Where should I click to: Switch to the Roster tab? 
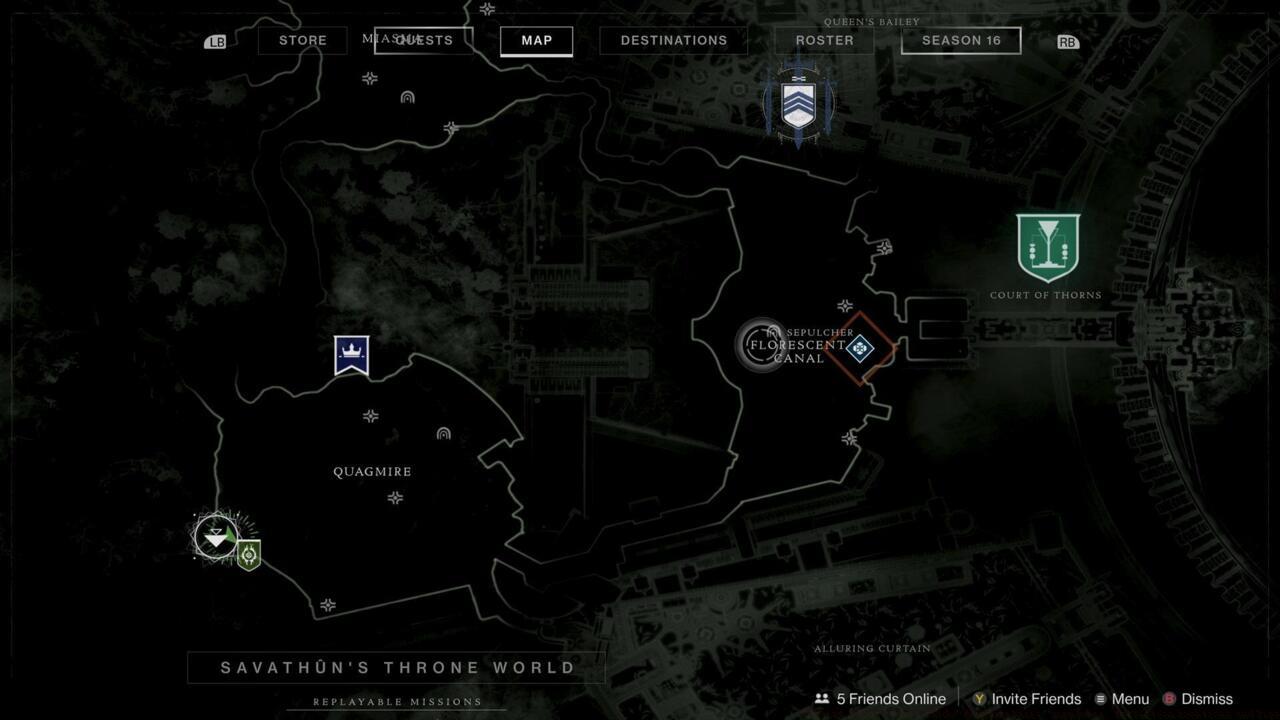coord(823,40)
